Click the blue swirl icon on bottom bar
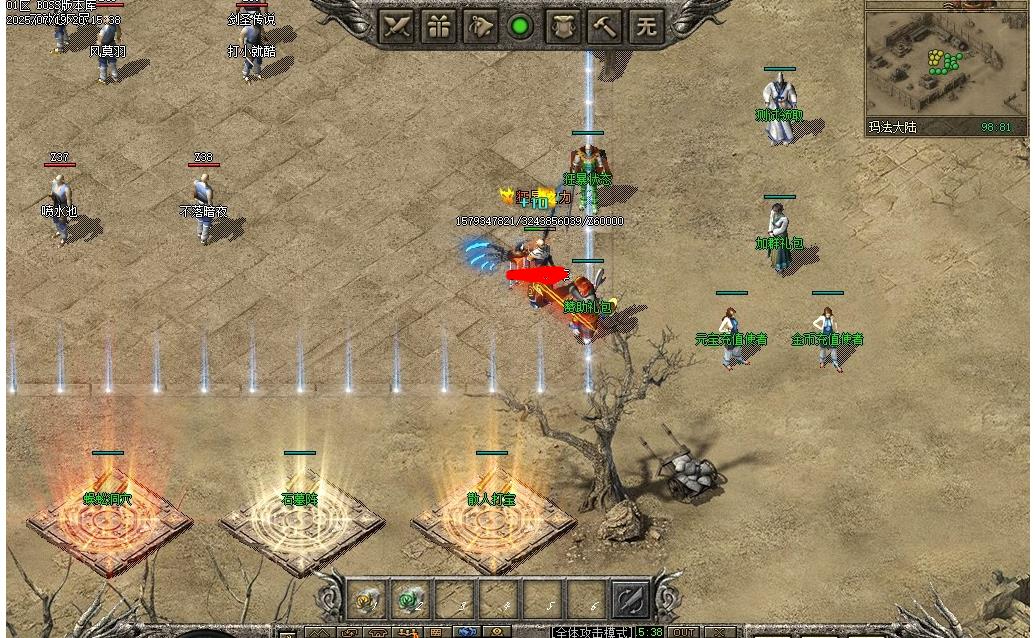This screenshot has width=1035, height=638. [x=468, y=633]
